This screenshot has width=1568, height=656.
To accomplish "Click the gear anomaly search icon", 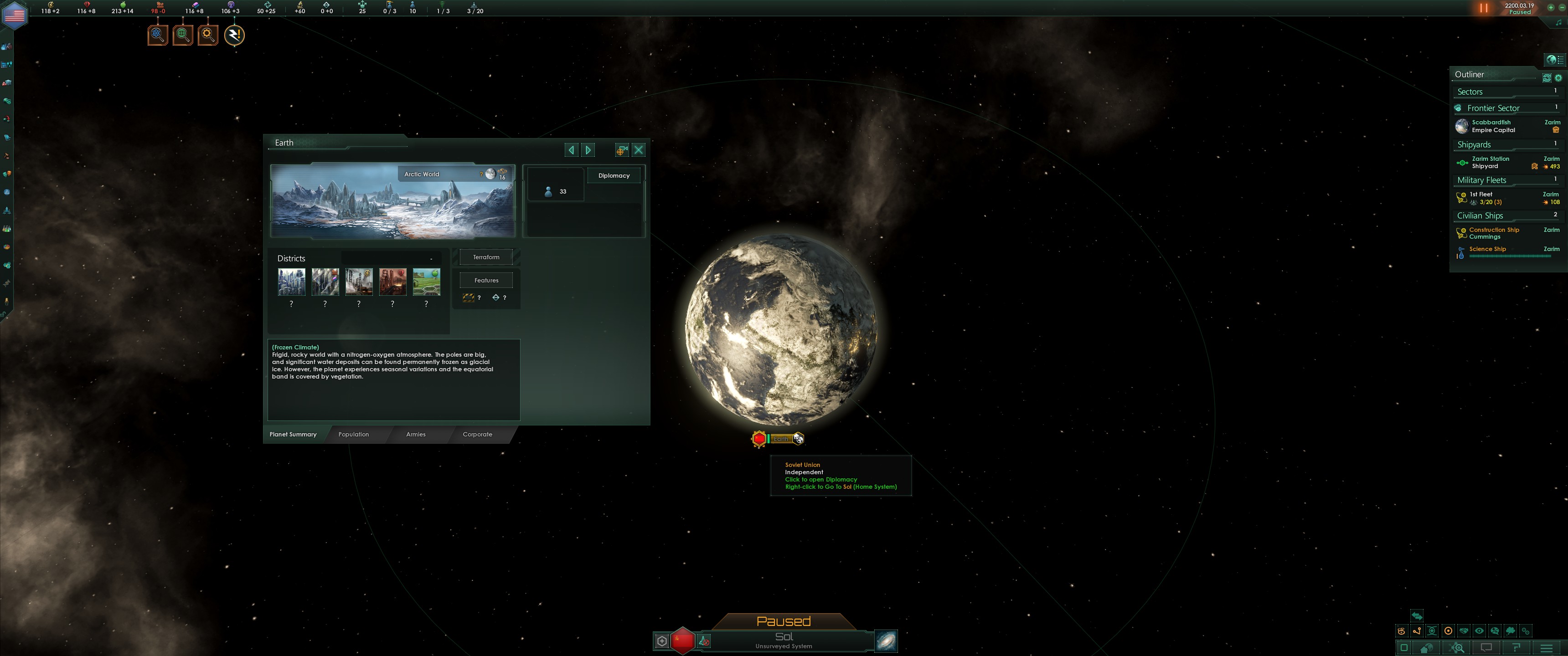I will click(x=207, y=35).
